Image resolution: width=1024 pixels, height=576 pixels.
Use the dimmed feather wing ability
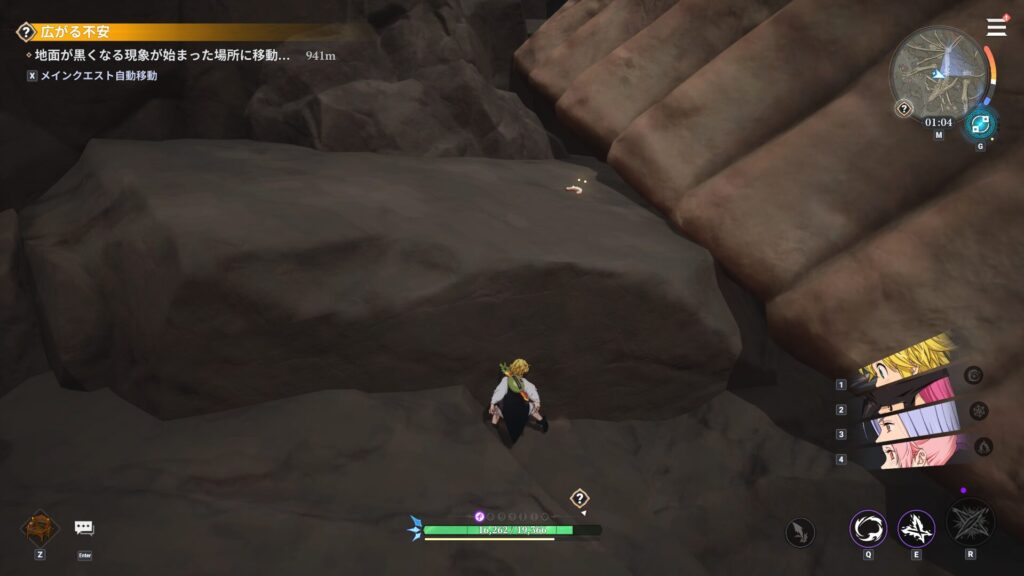[799, 532]
